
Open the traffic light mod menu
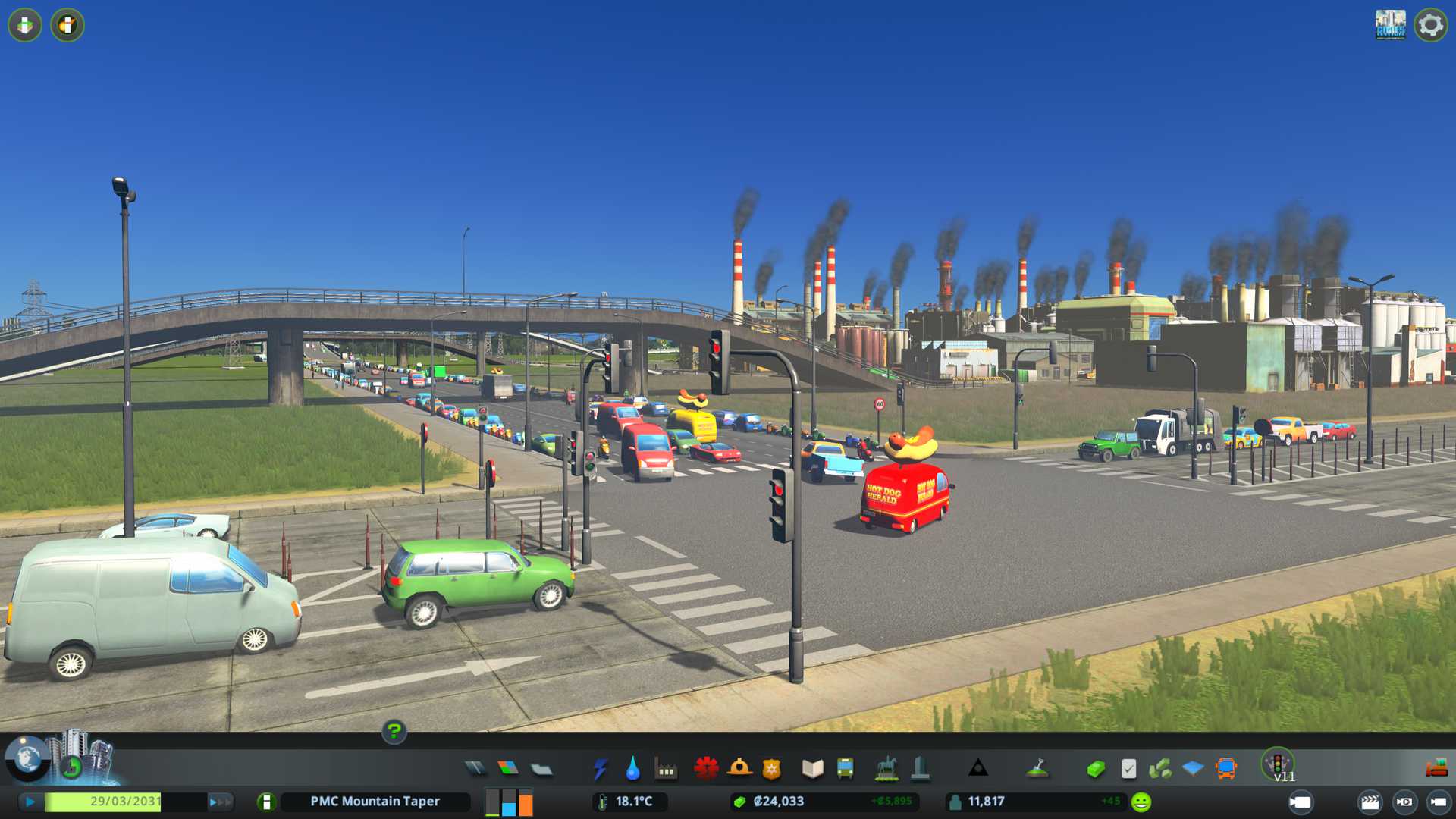tap(1278, 763)
